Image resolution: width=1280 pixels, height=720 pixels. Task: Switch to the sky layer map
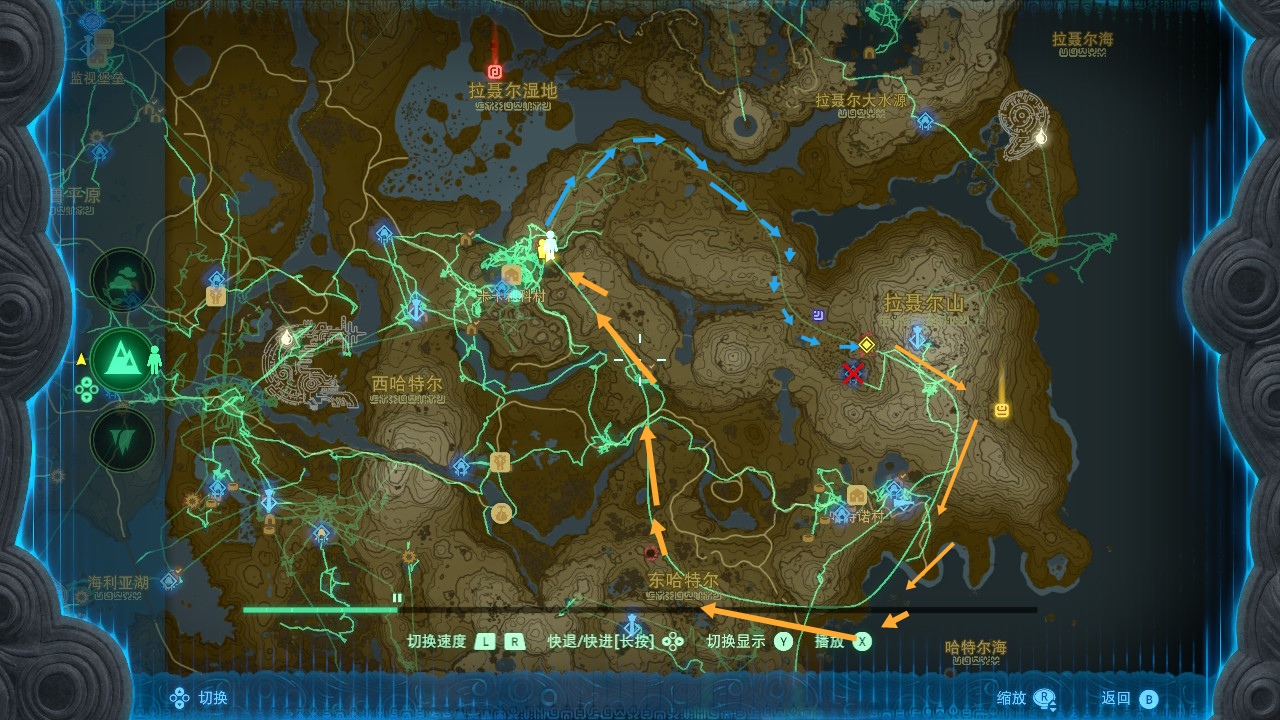click(122, 280)
